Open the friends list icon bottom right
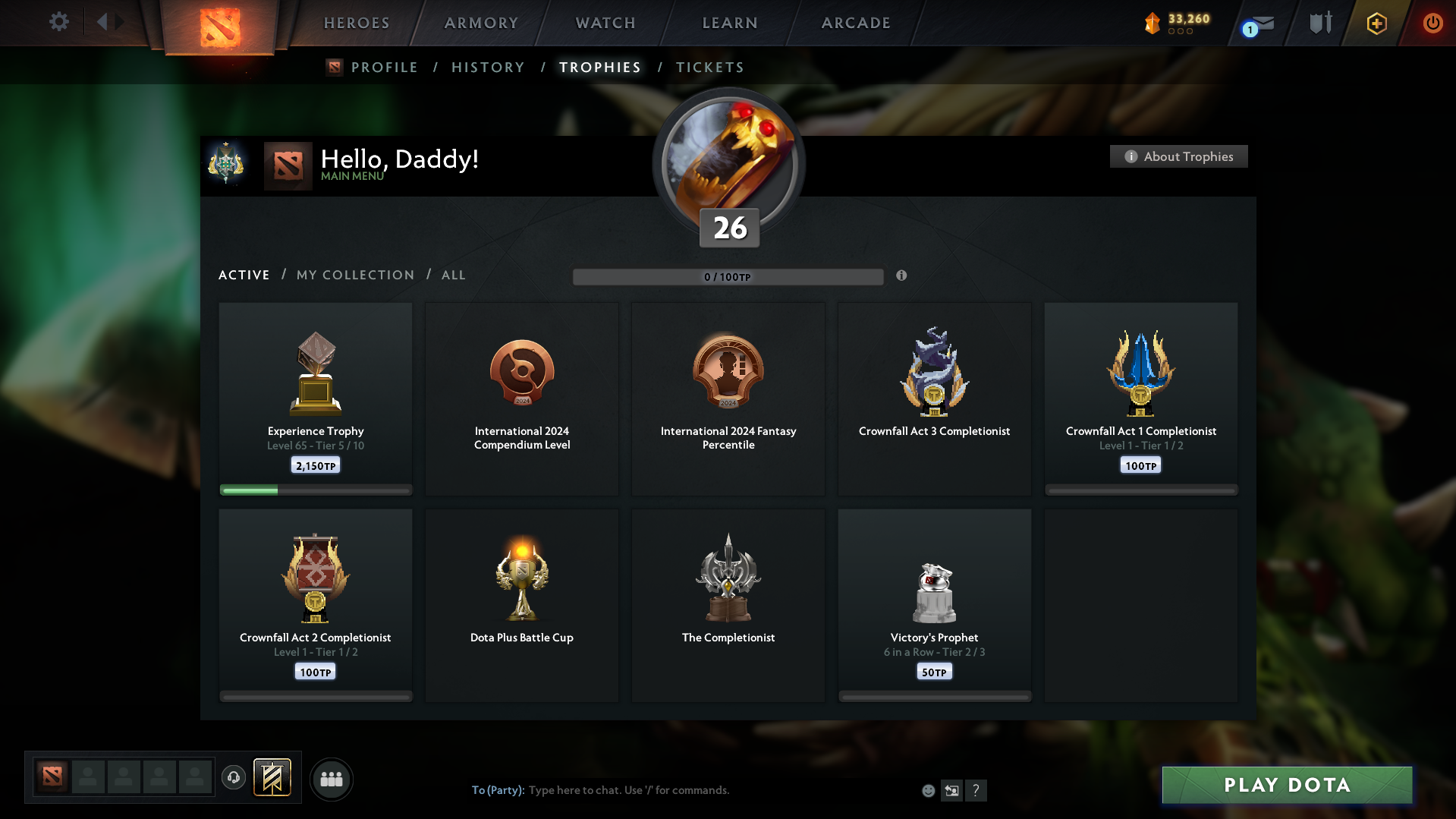Image resolution: width=1456 pixels, height=819 pixels. point(332,779)
